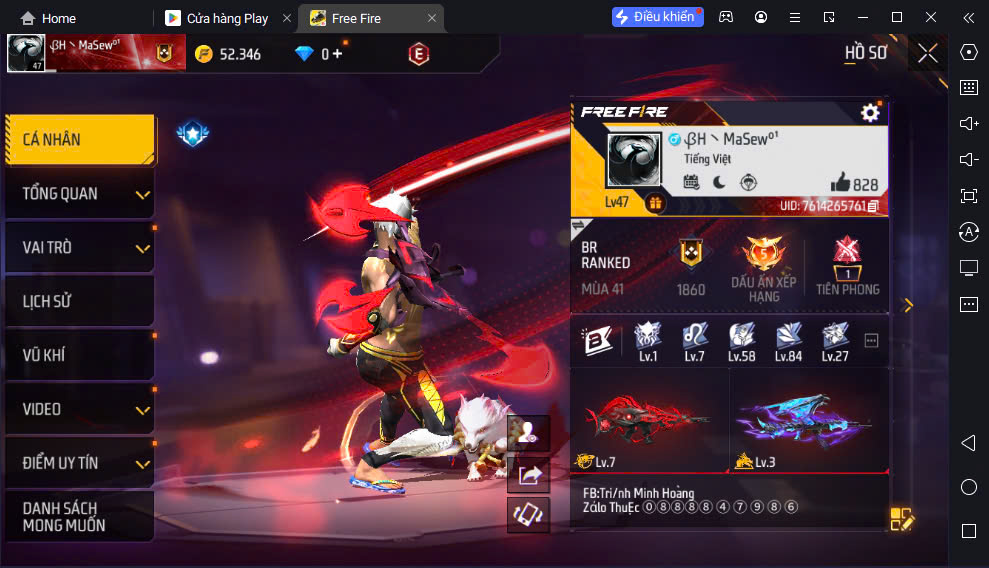989x568 pixels.
Task: Open the VAI TRÒ section
Action: (80, 248)
